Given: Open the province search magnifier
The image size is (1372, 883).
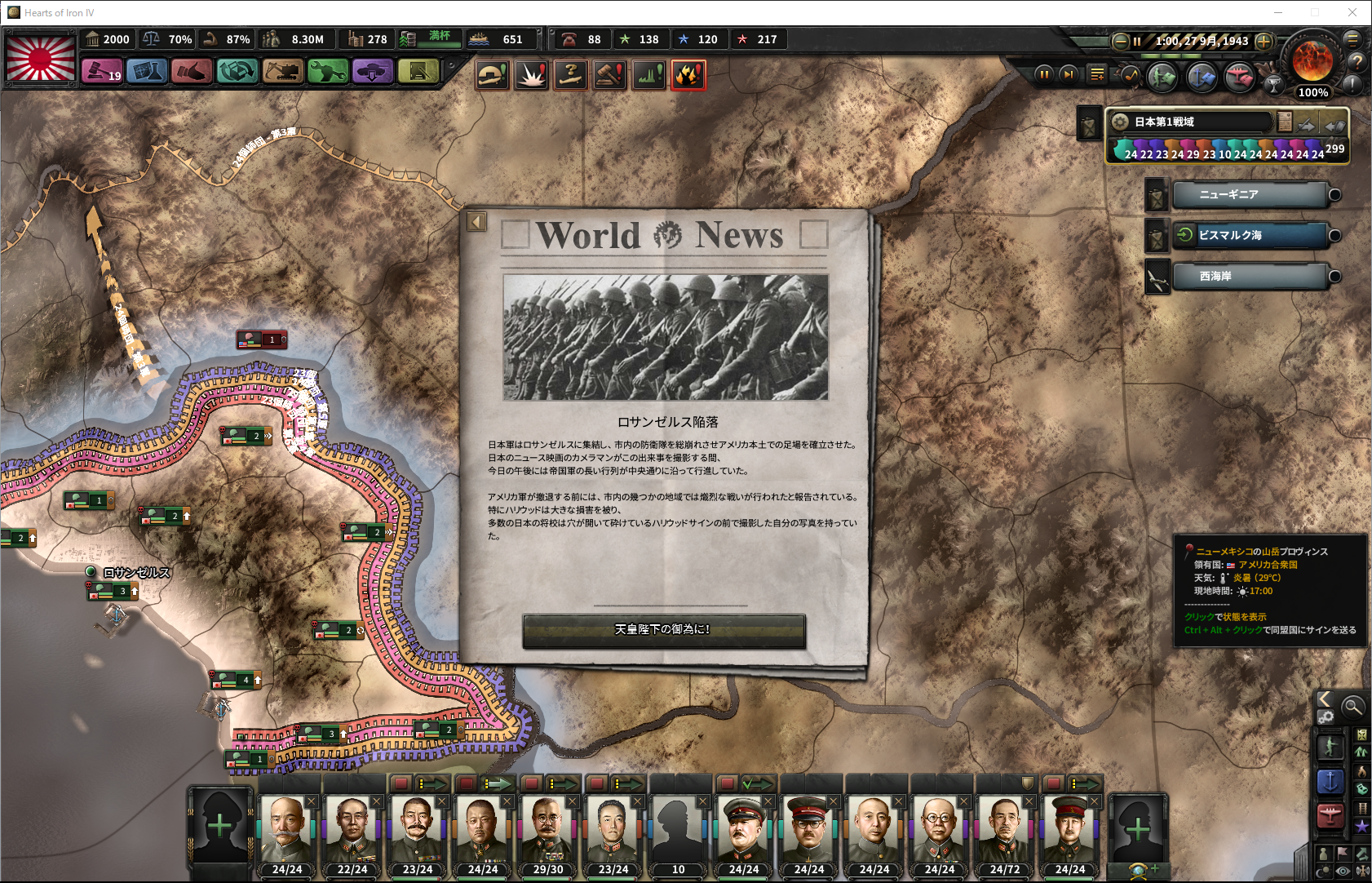Looking at the screenshot, I should 1352,706.
